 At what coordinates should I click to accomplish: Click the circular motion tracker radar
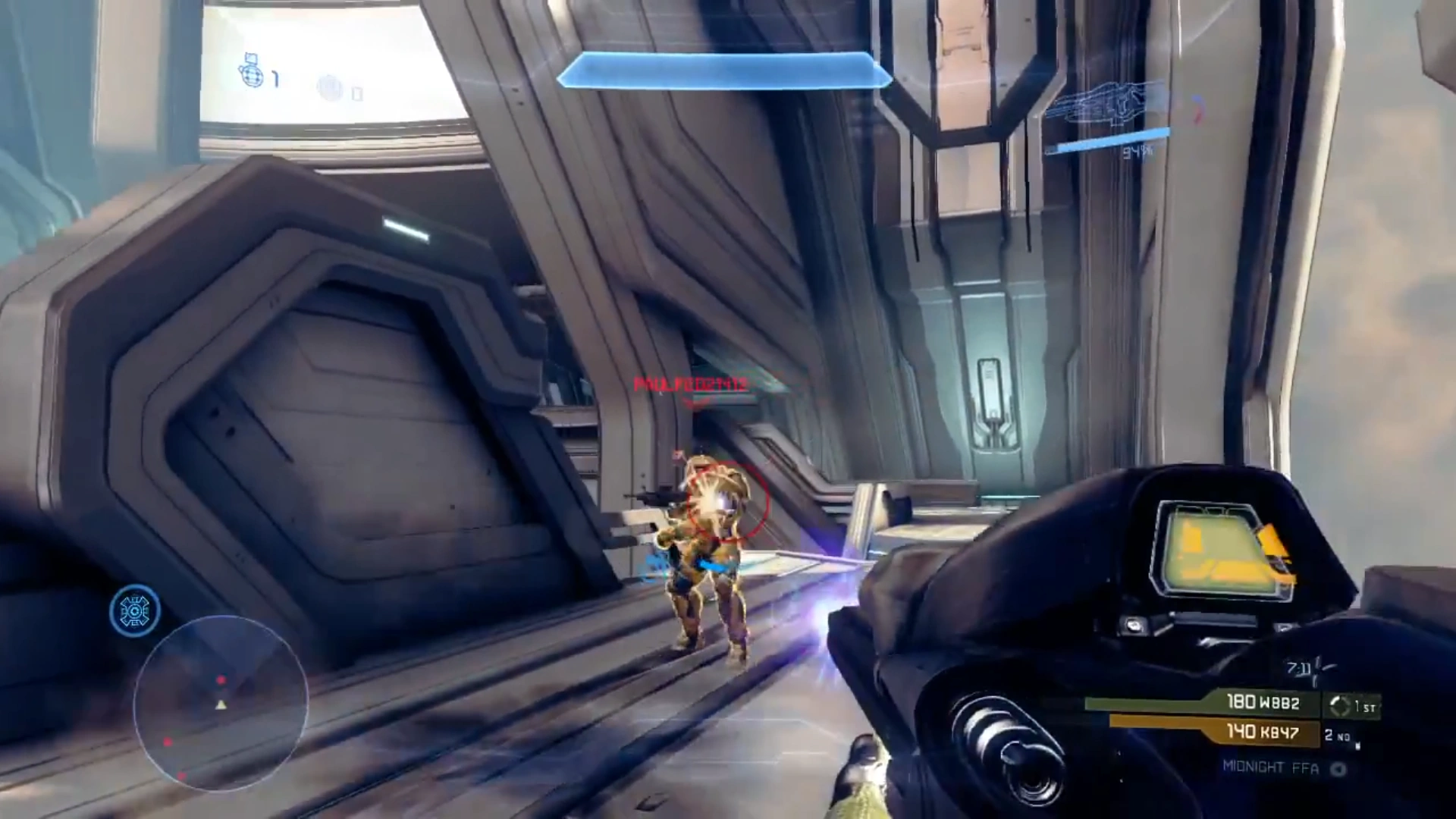(221, 704)
